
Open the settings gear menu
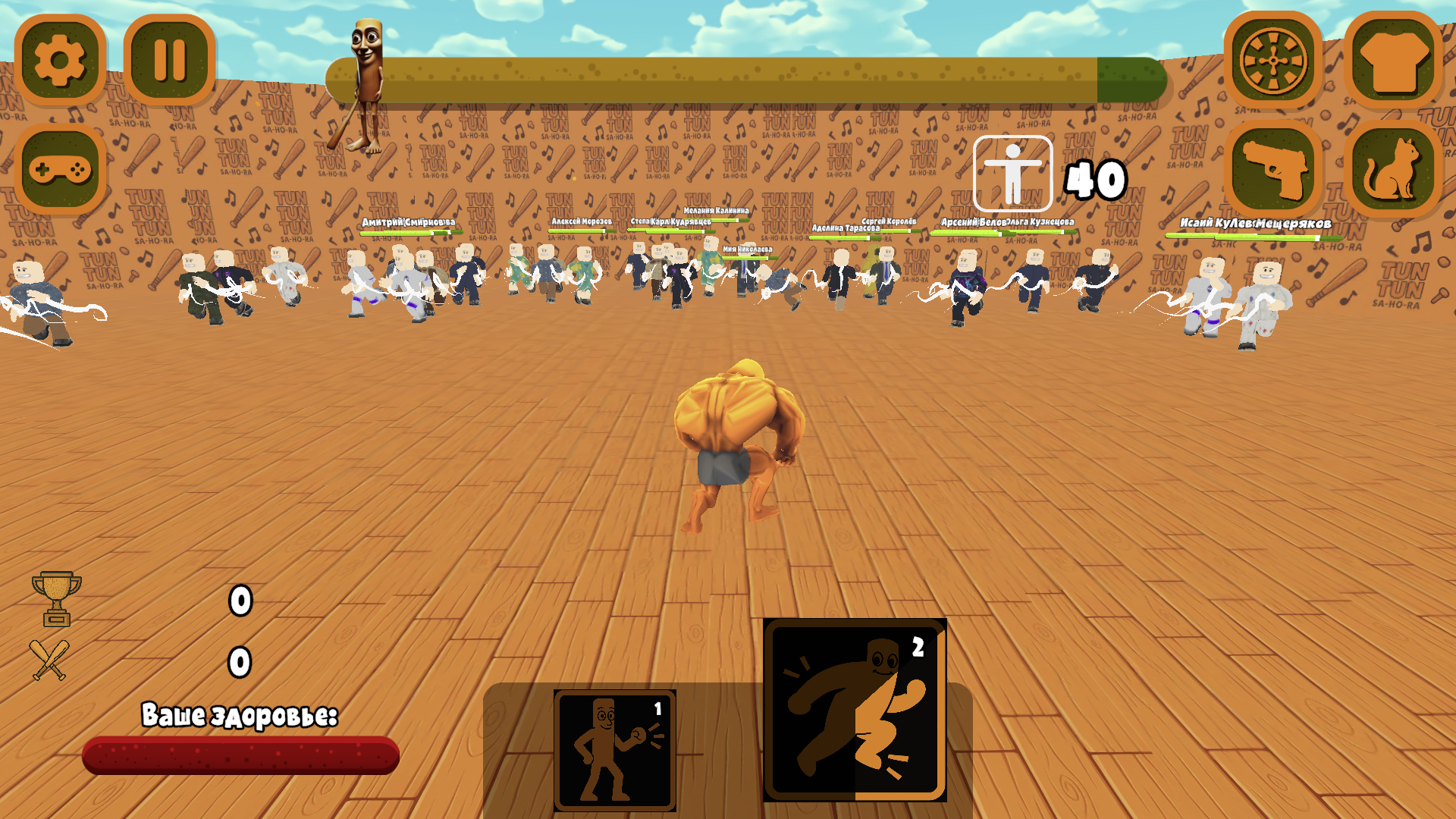point(59,61)
